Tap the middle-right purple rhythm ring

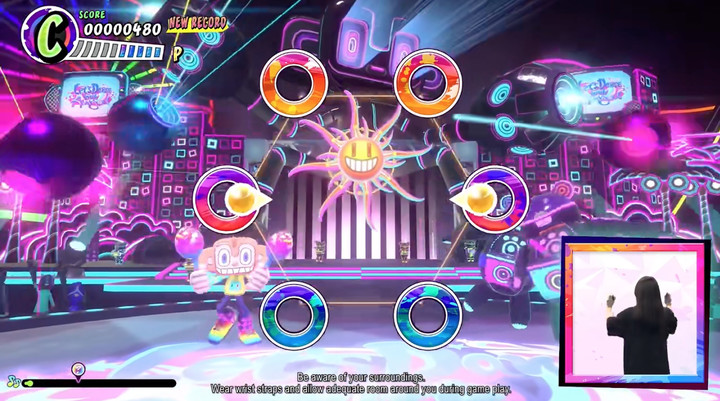tap(494, 199)
